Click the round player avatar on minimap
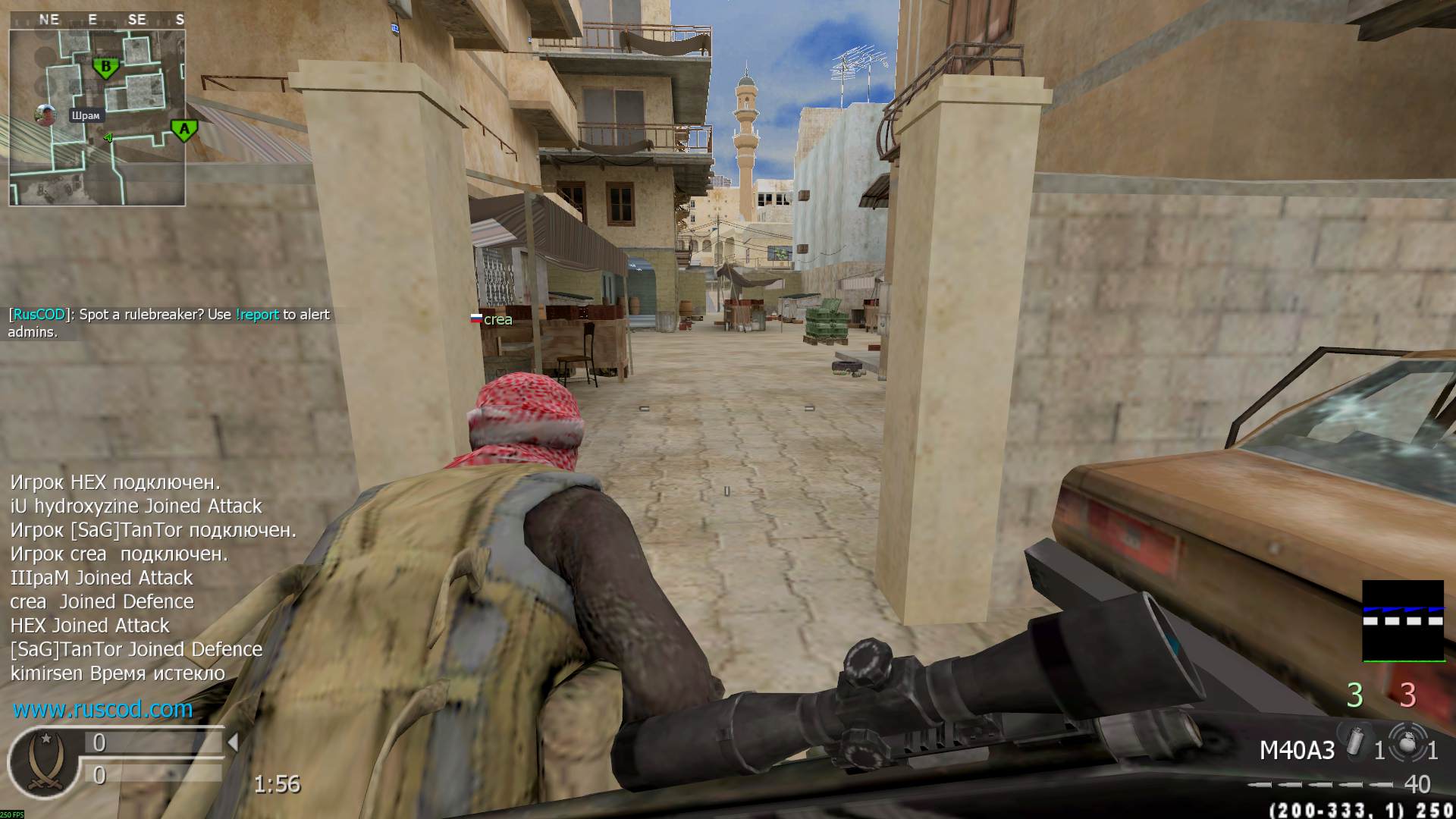The image size is (1456, 819). pos(46,115)
